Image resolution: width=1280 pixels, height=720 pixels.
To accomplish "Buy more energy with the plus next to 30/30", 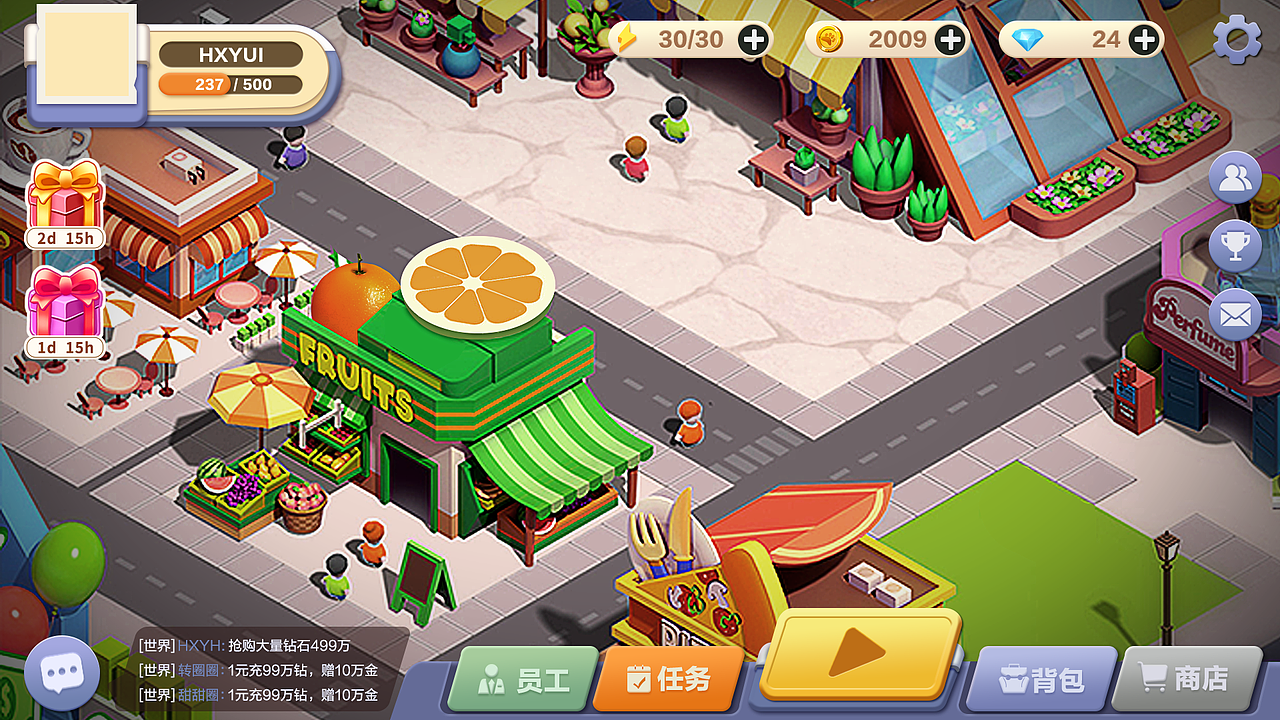I will click(752, 38).
